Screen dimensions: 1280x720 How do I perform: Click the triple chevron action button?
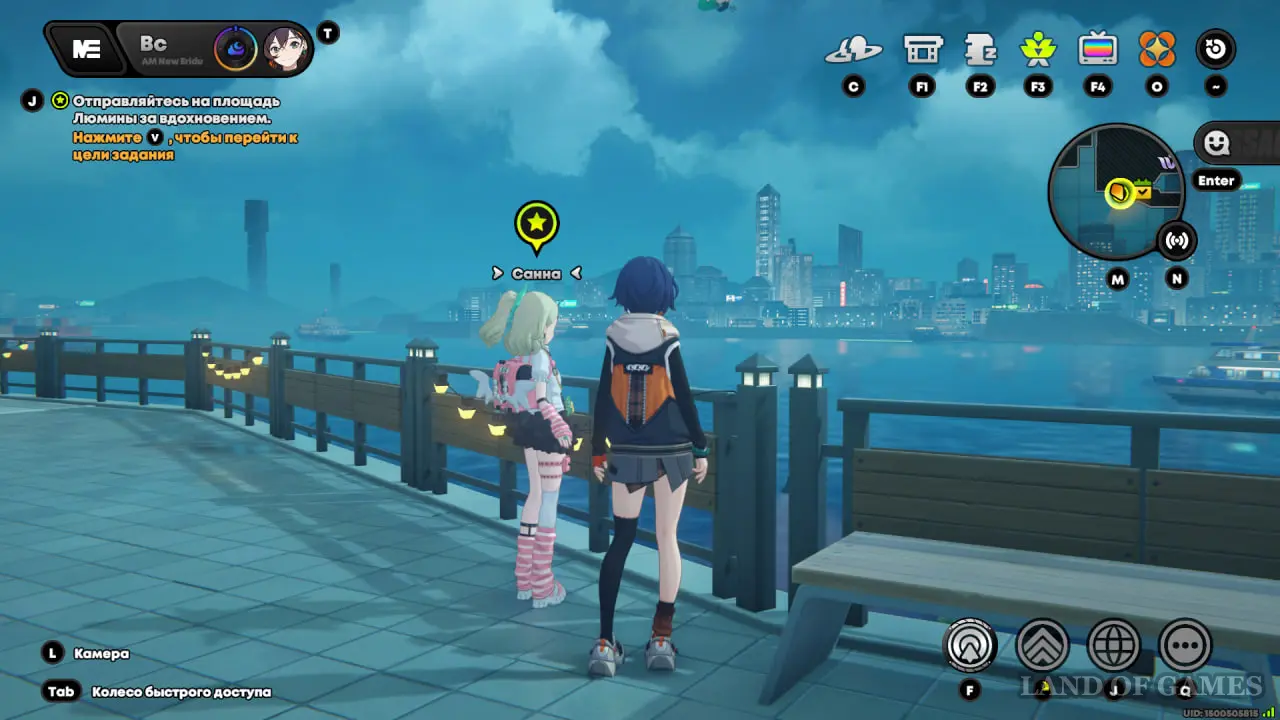1042,646
